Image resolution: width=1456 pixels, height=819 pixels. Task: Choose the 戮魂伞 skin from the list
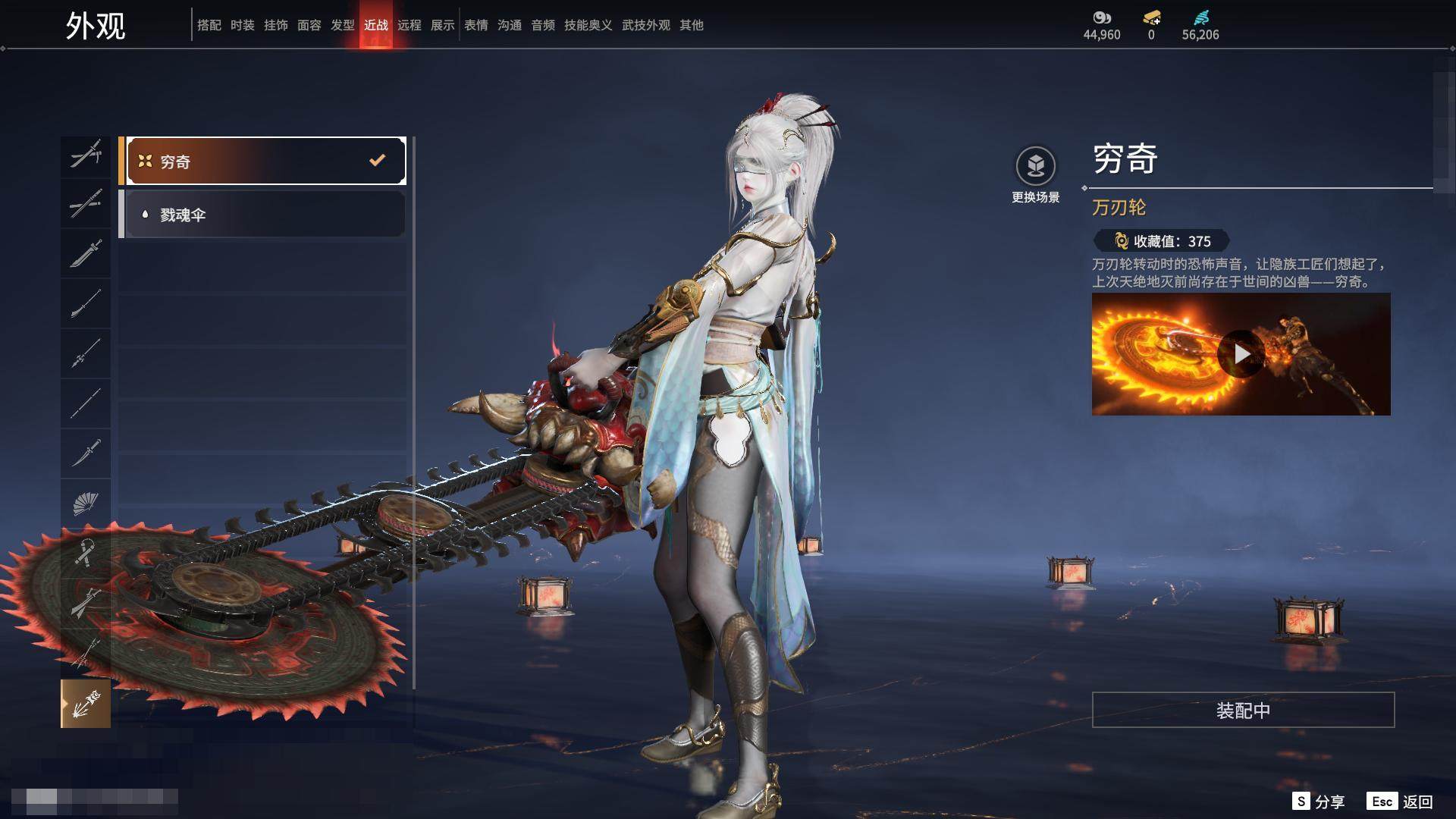coord(262,215)
